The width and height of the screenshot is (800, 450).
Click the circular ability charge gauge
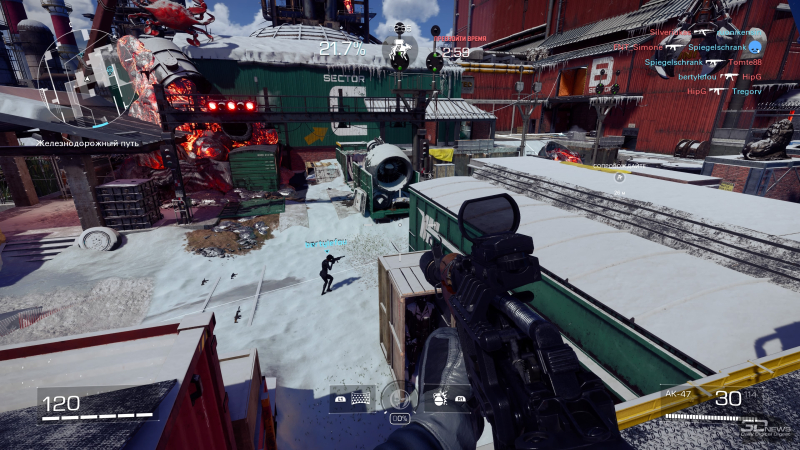pos(399,399)
